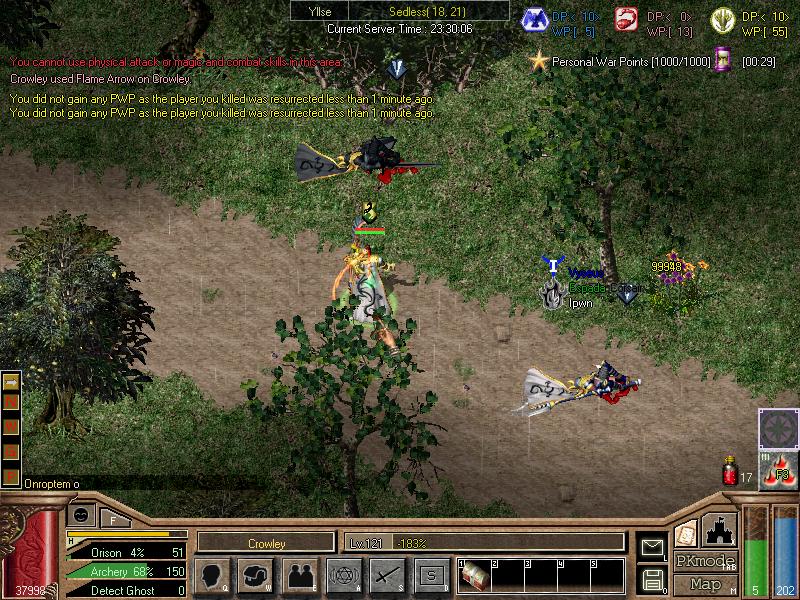This screenshot has height=600, width=800.
Task: Click the hexagram magic skills button
Action: [x=343, y=575]
